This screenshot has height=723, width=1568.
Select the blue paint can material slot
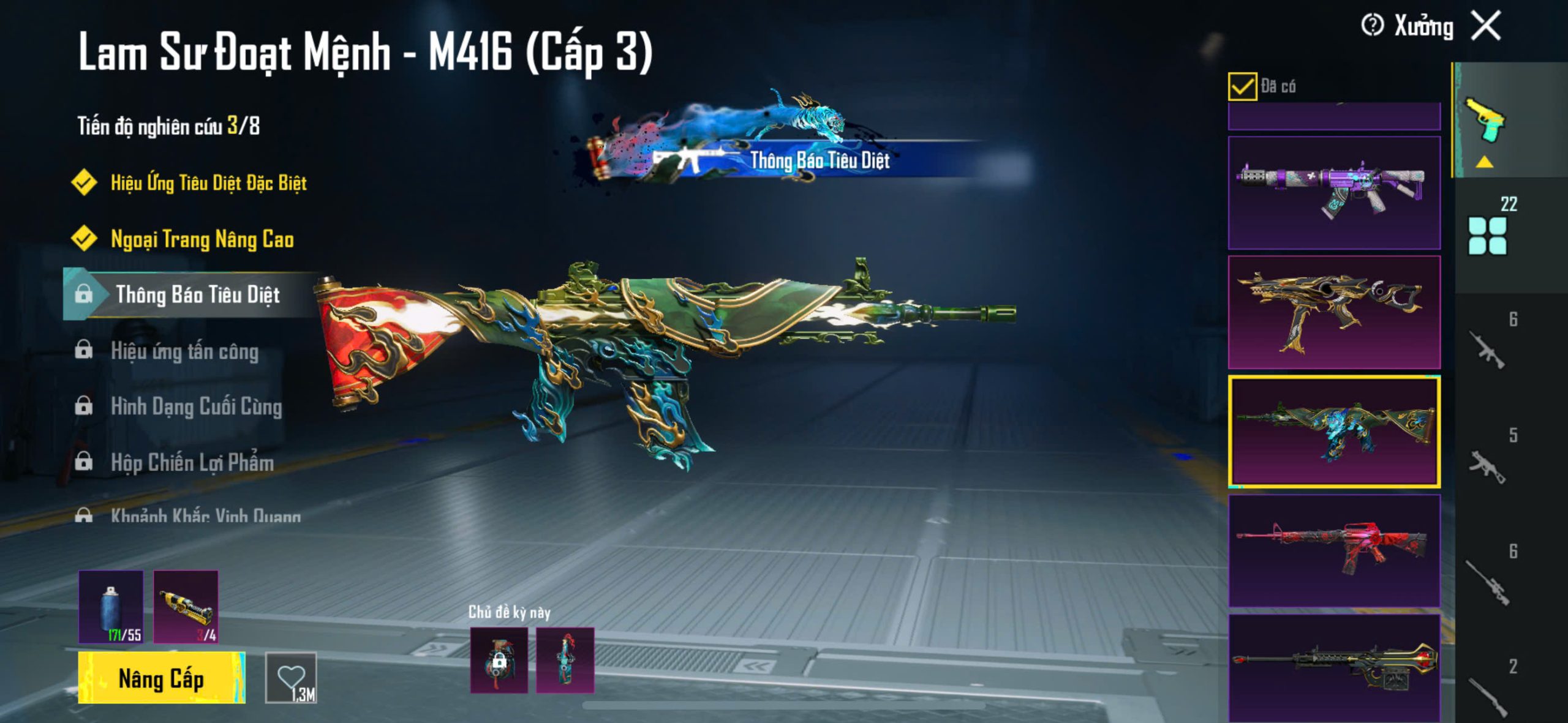pyautogui.click(x=111, y=607)
